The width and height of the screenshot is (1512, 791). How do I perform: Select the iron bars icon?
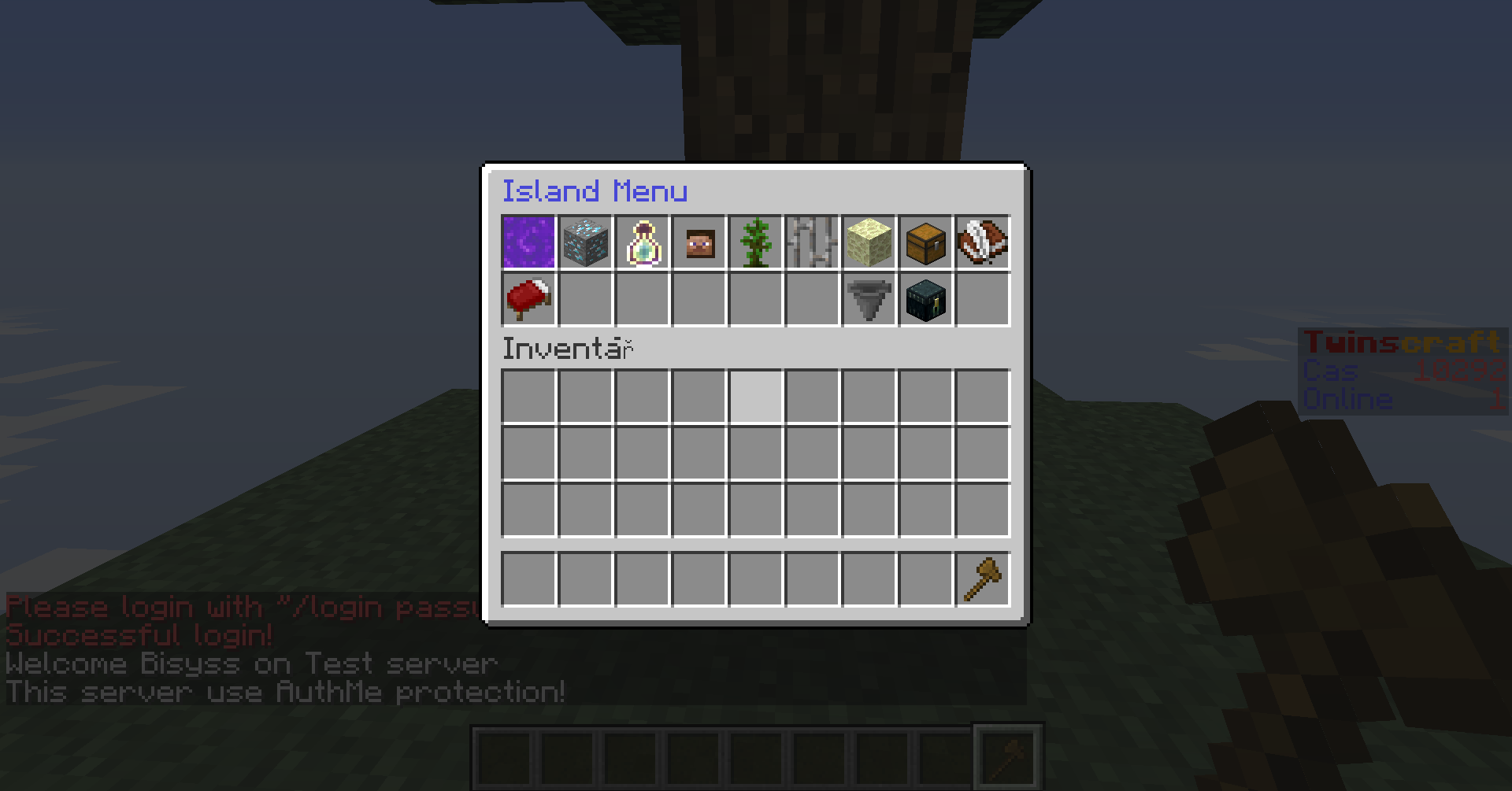[811, 242]
